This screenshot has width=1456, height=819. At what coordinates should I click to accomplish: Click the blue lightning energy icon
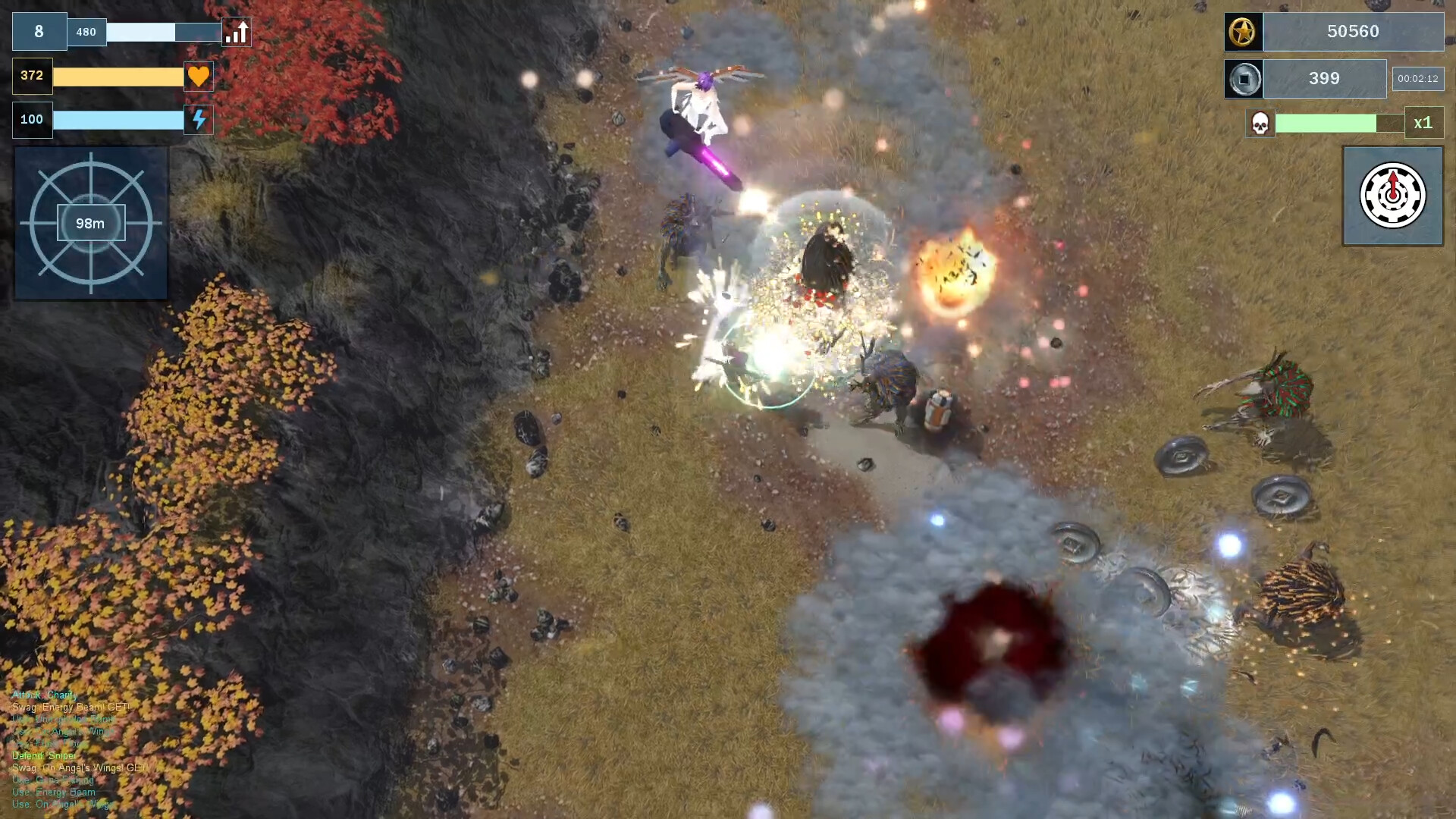[199, 119]
